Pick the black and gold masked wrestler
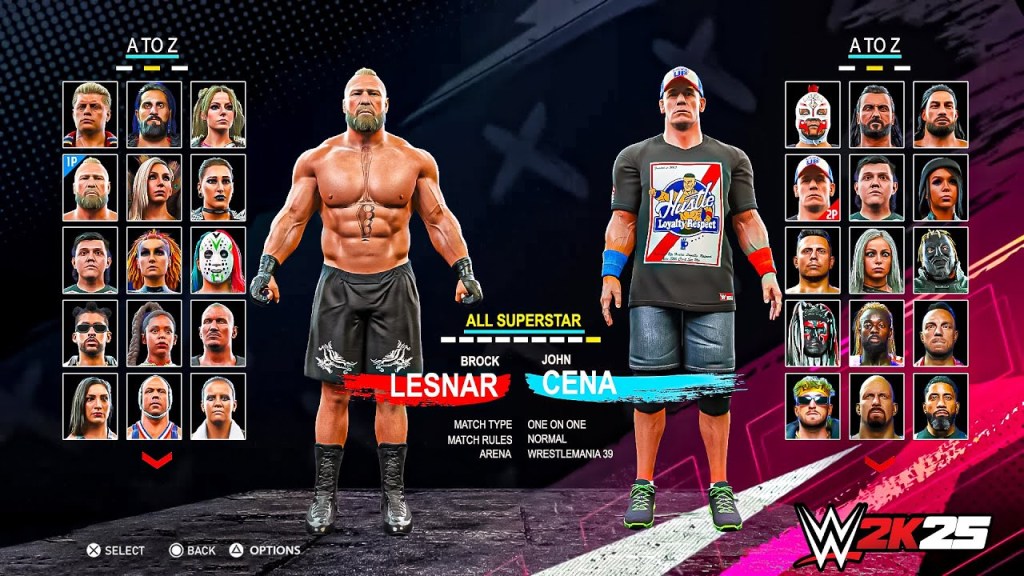 tap(941, 260)
